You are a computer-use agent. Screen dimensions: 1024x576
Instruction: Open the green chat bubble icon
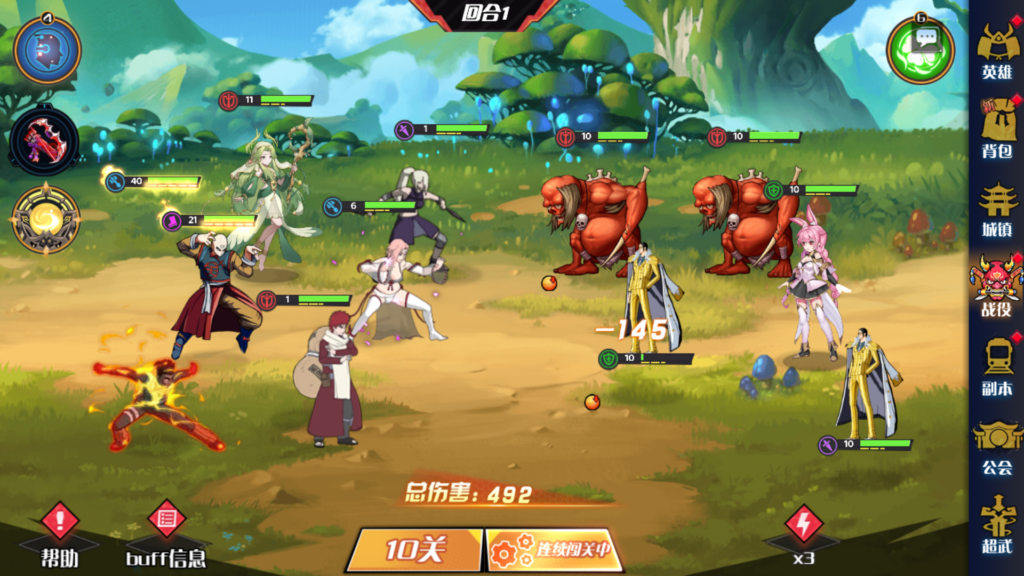921,49
